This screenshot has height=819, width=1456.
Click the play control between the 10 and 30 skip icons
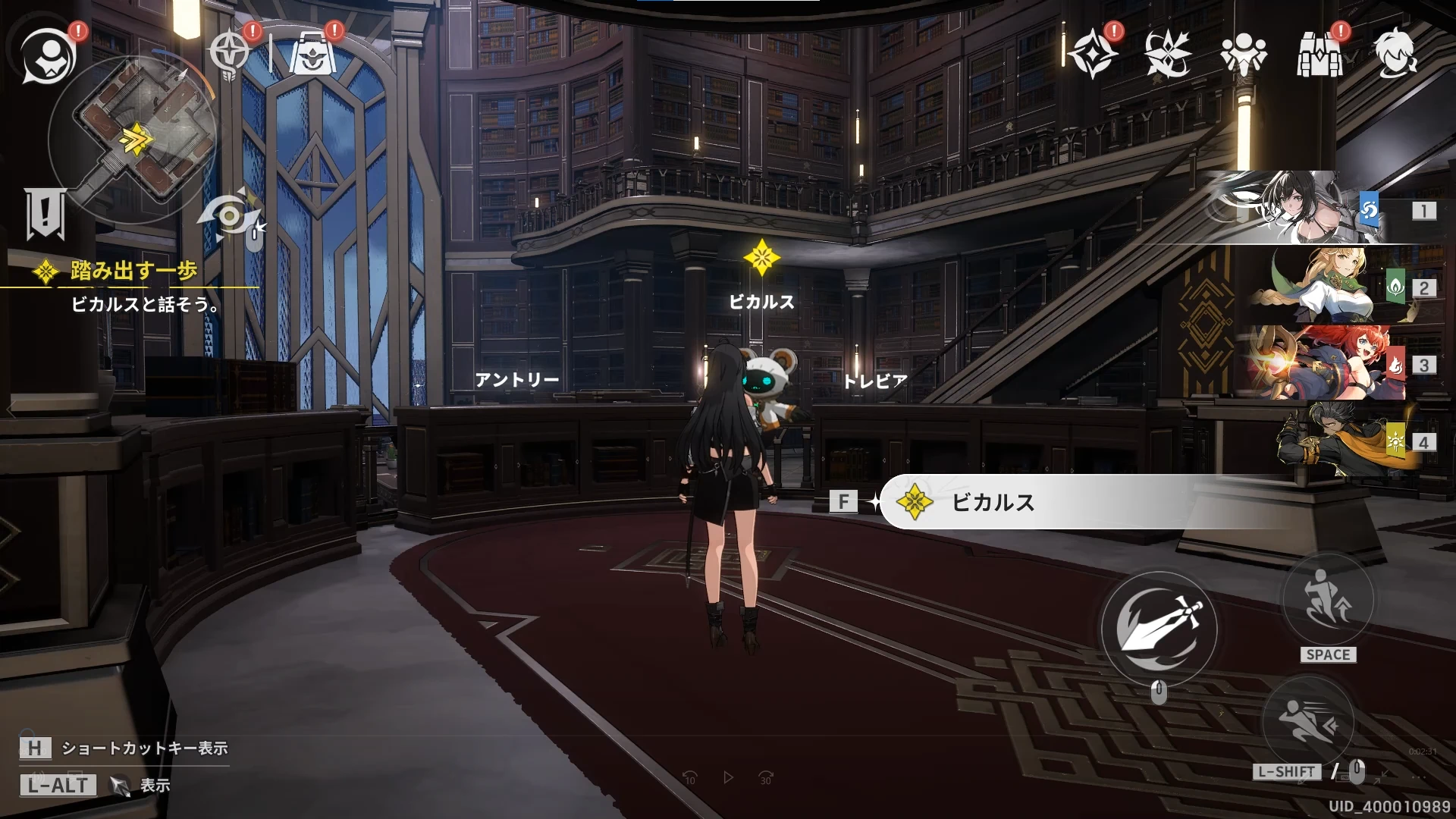pyautogui.click(x=729, y=778)
